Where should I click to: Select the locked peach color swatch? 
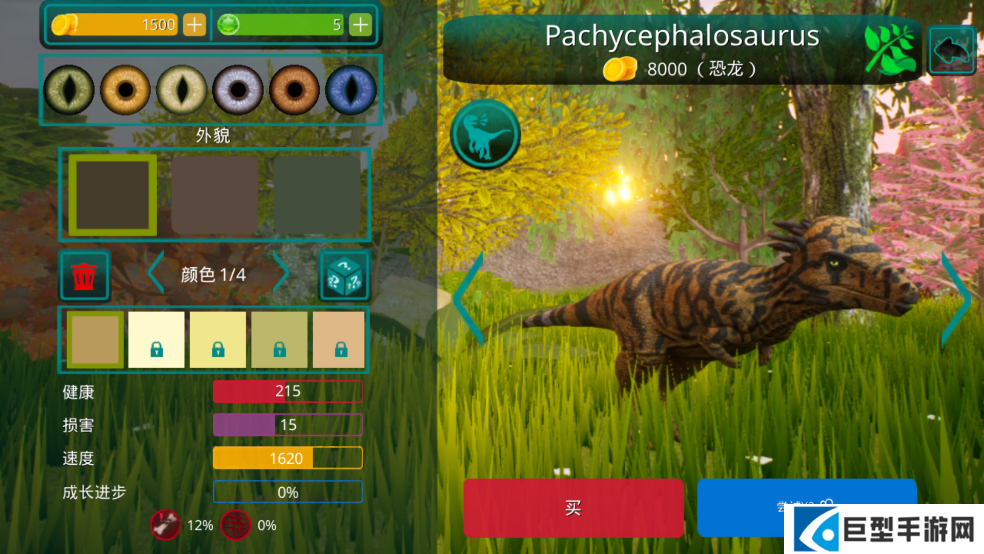click(339, 339)
